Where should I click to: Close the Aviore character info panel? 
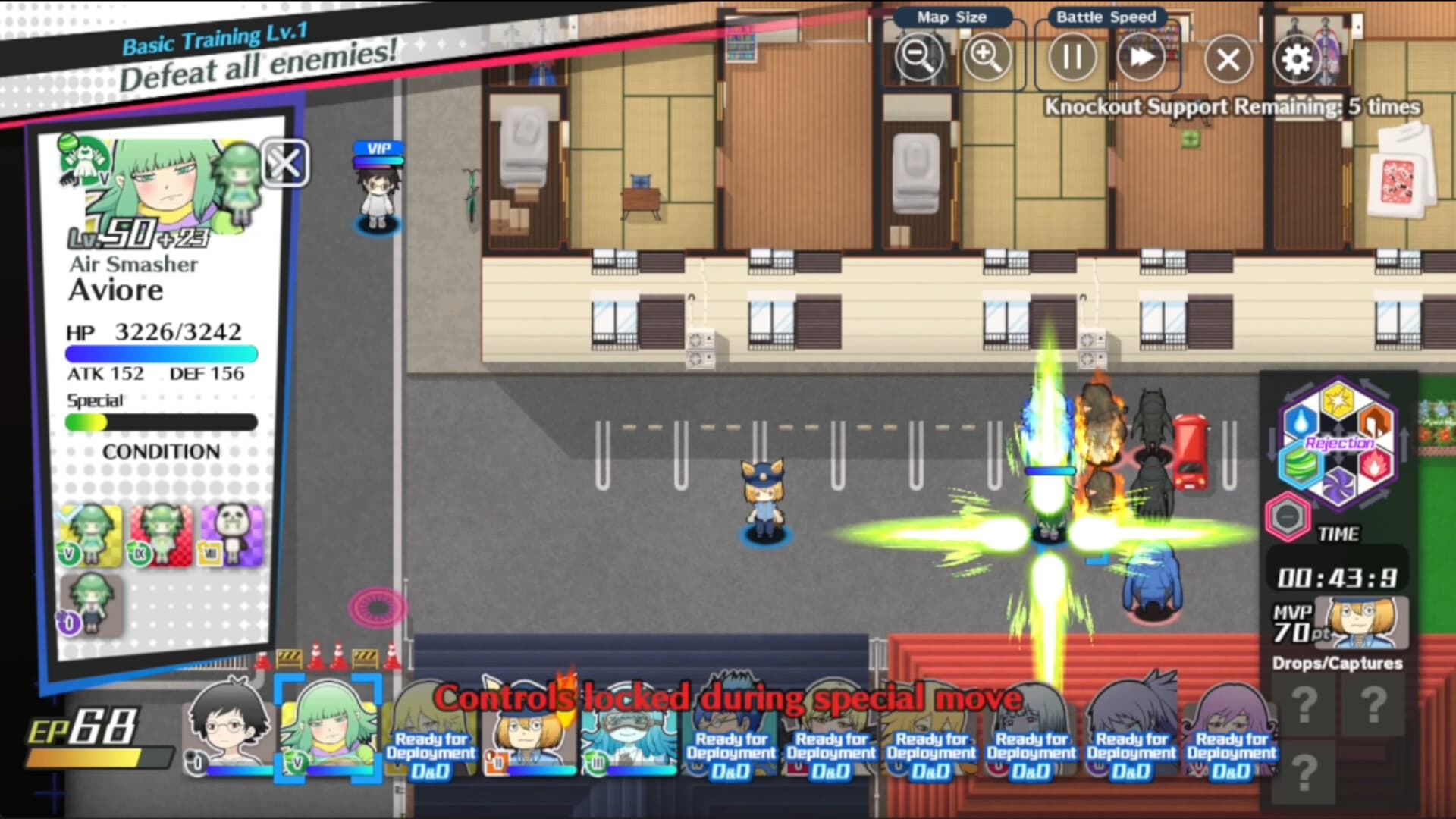click(x=285, y=164)
